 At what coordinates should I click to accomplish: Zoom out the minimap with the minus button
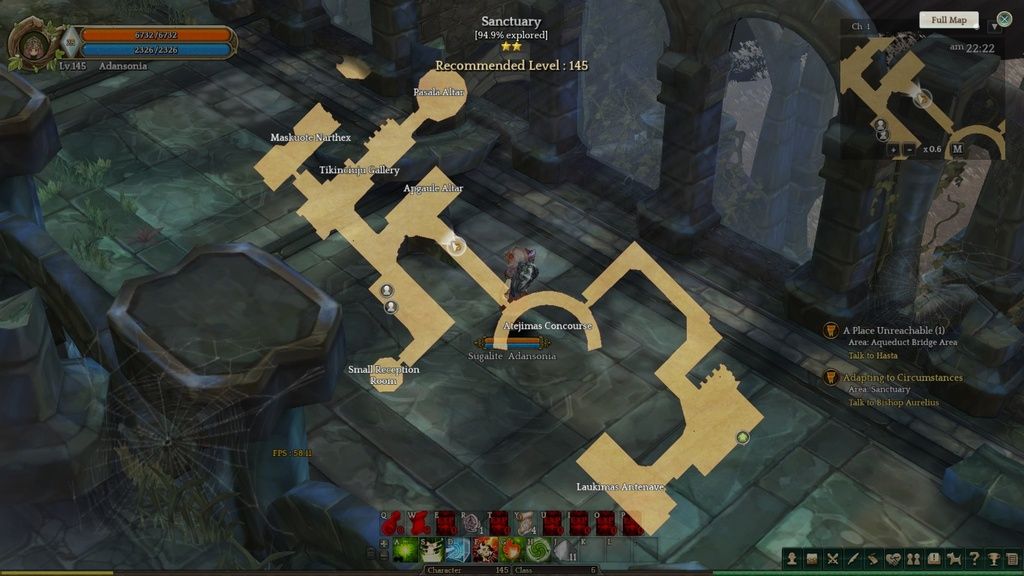point(909,149)
